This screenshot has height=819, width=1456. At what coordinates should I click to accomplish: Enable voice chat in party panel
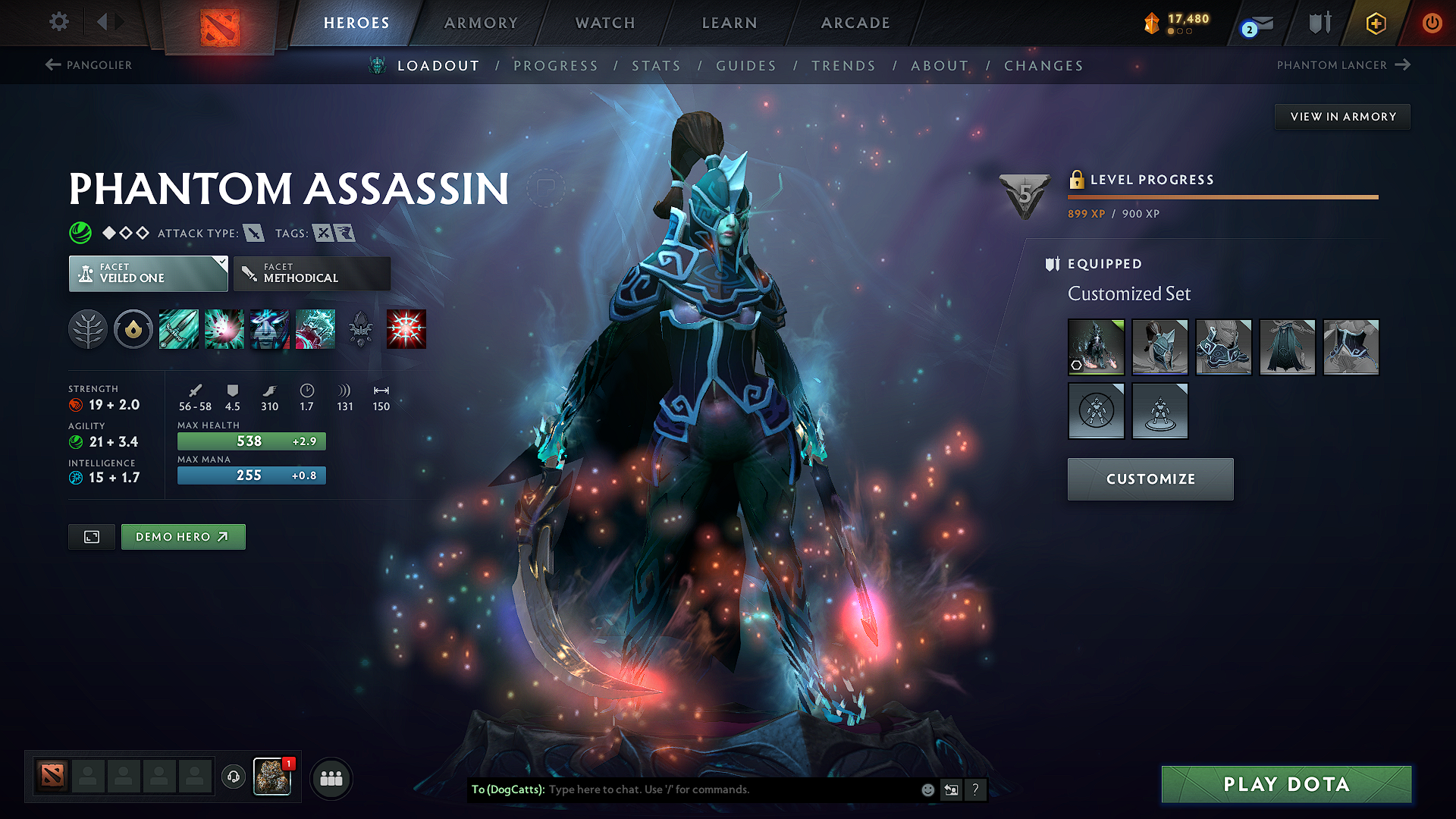point(233,778)
